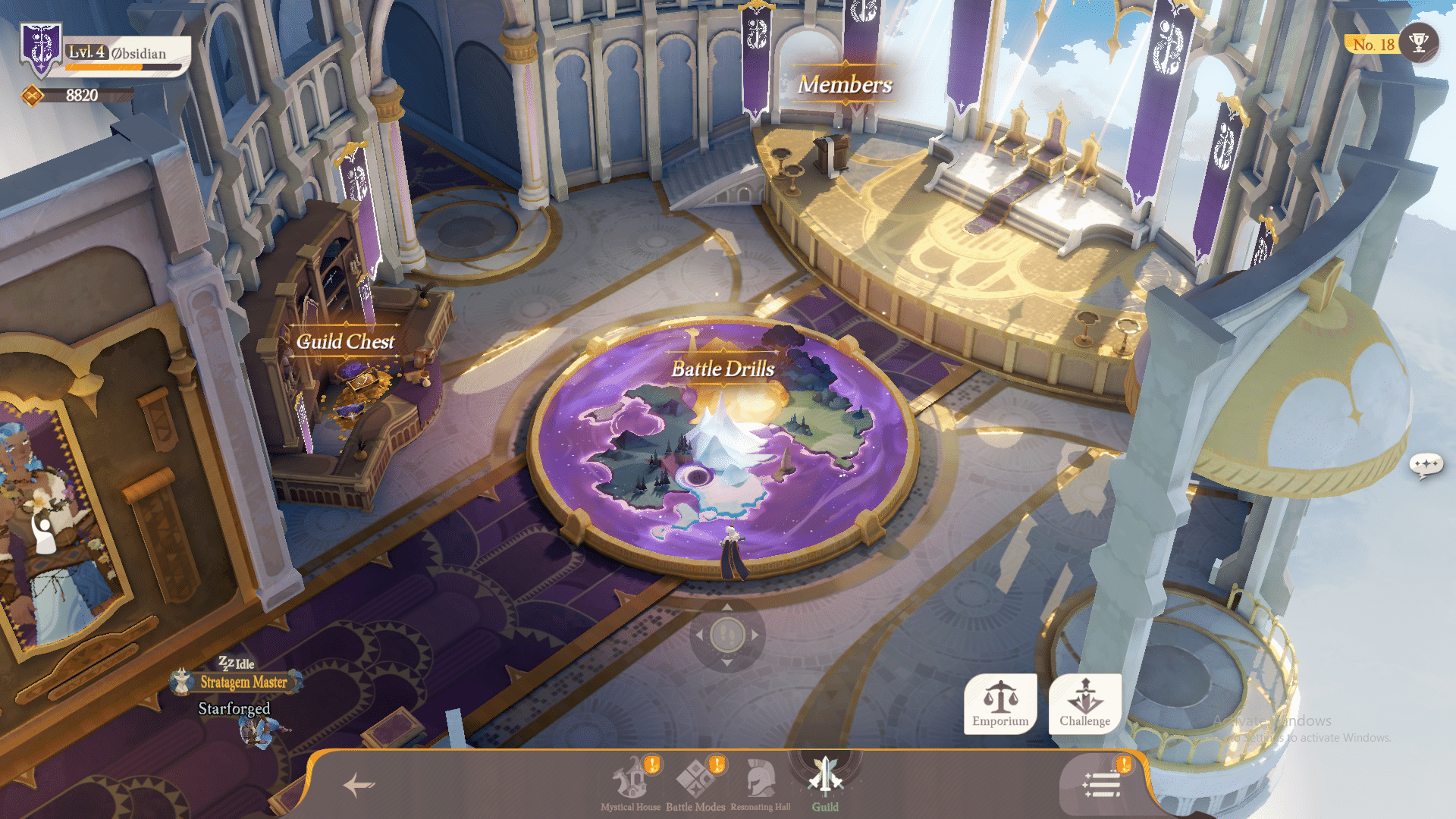Expand the Battle Drills map table

(x=723, y=369)
